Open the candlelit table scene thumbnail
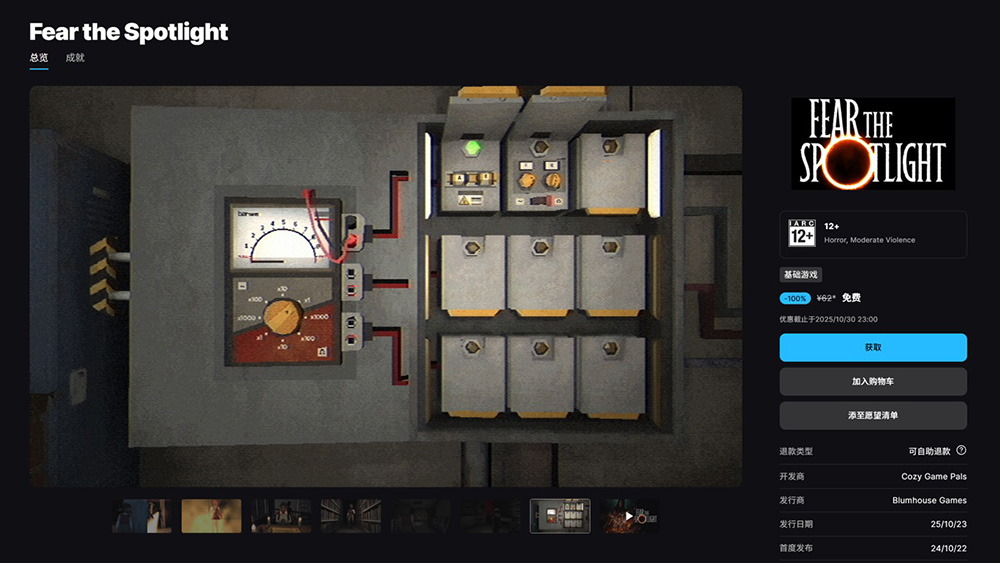The image size is (1000, 563). point(281,516)
